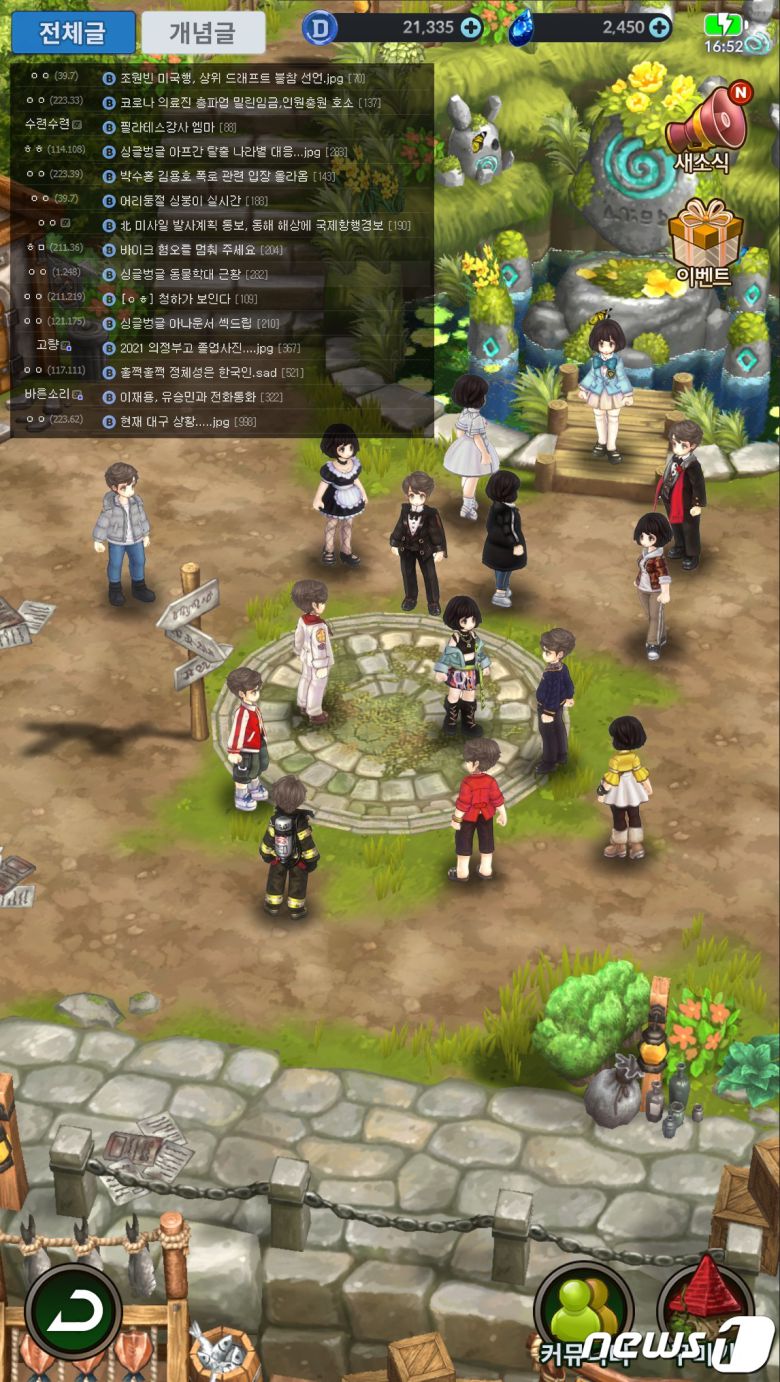780x1382 pixels.
Task: Read the 필라테스강사 엠마 post
Action: coord(178,127)
